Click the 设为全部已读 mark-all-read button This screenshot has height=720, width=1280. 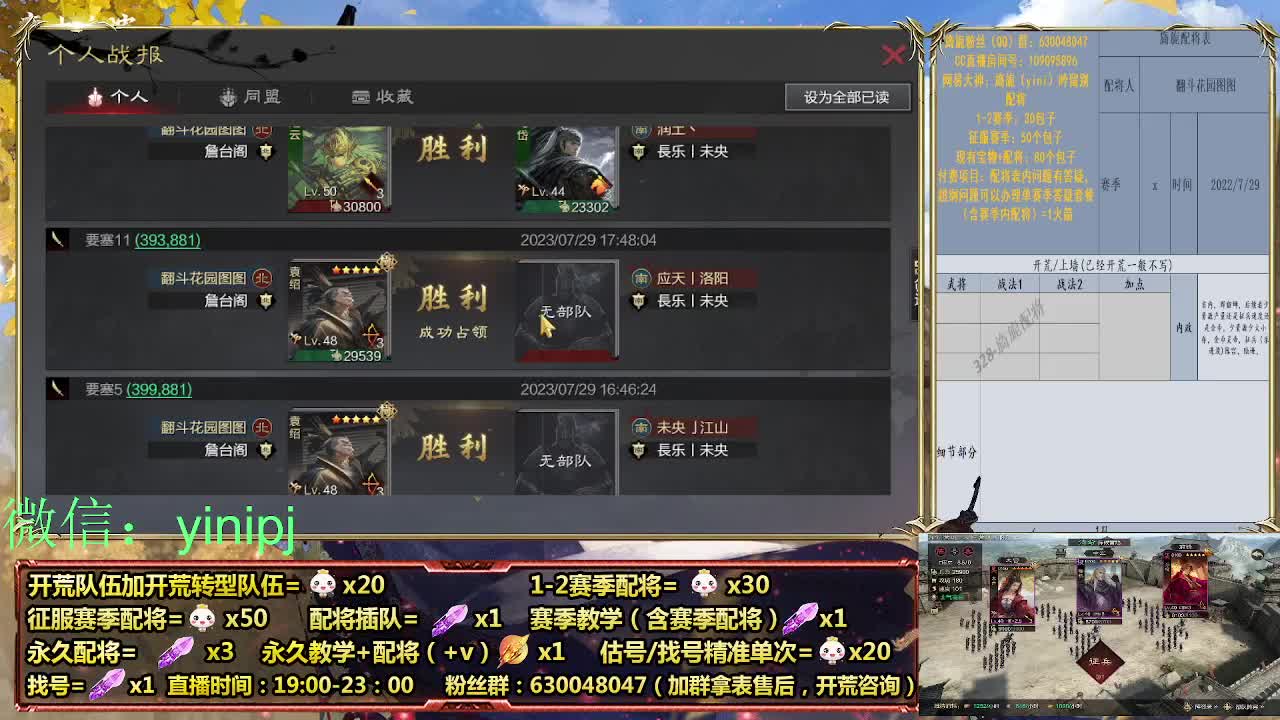(x=846, y=97)
